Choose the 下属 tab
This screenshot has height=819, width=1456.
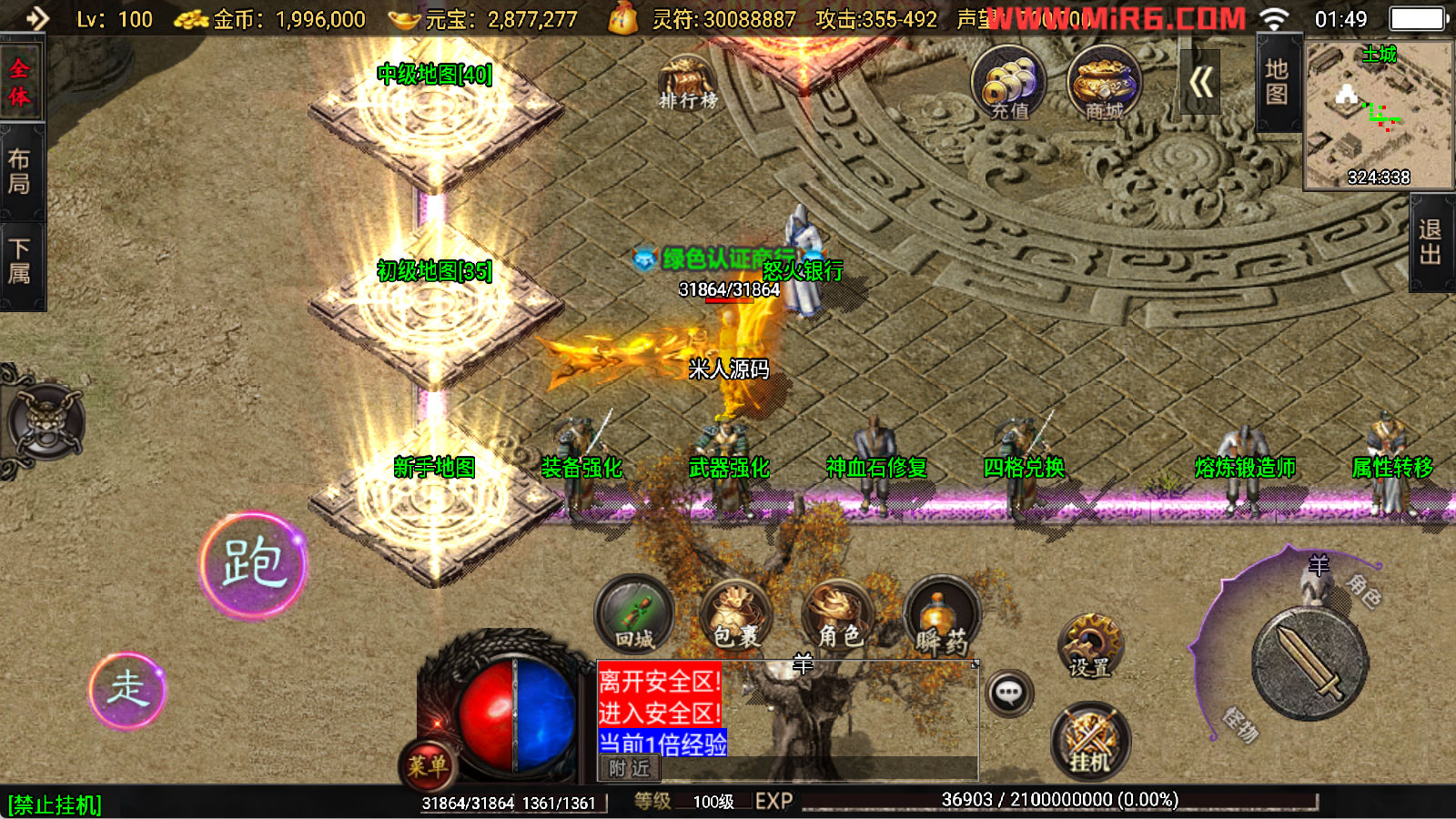(x=20, y=262)
